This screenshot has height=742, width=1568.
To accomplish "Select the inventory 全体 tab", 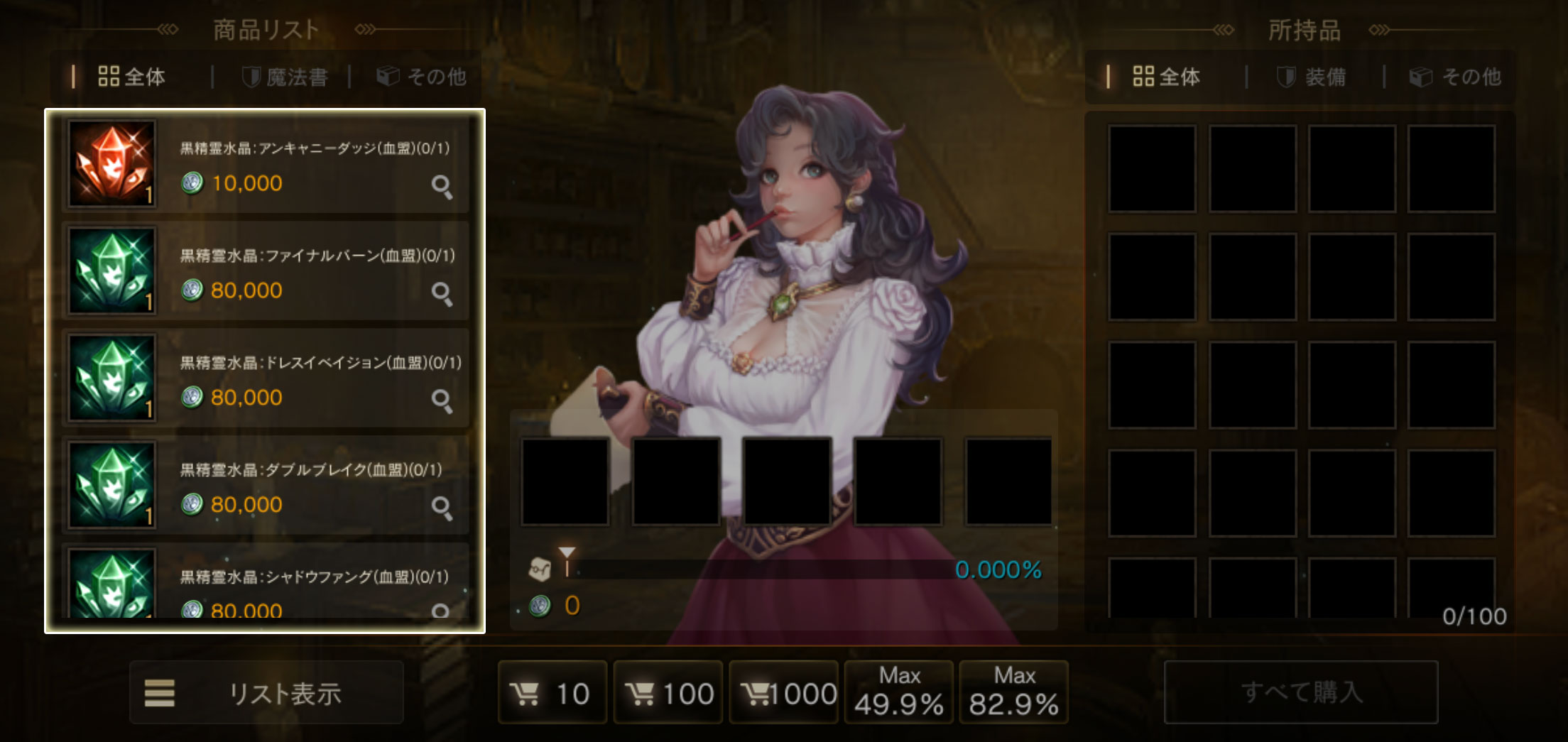I will (x=1167, y=77).
